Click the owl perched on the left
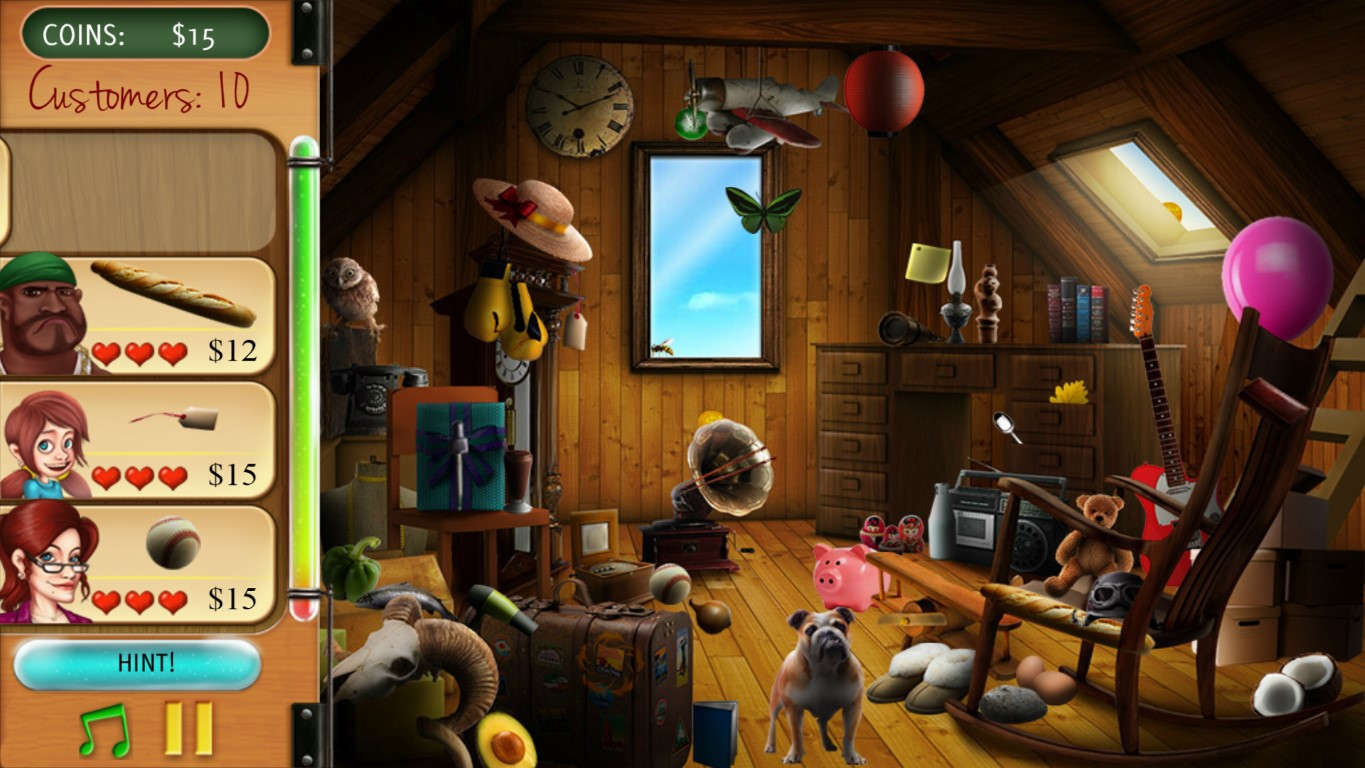1365x768 pixels. 355,292
